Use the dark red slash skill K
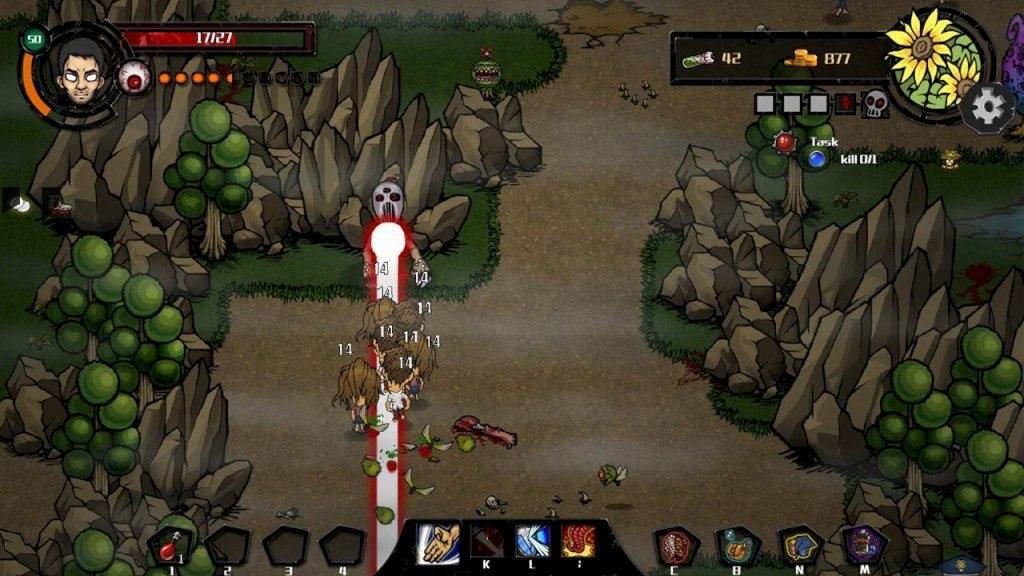Screen dimensions: 1024x576 (x=486, y=541)
